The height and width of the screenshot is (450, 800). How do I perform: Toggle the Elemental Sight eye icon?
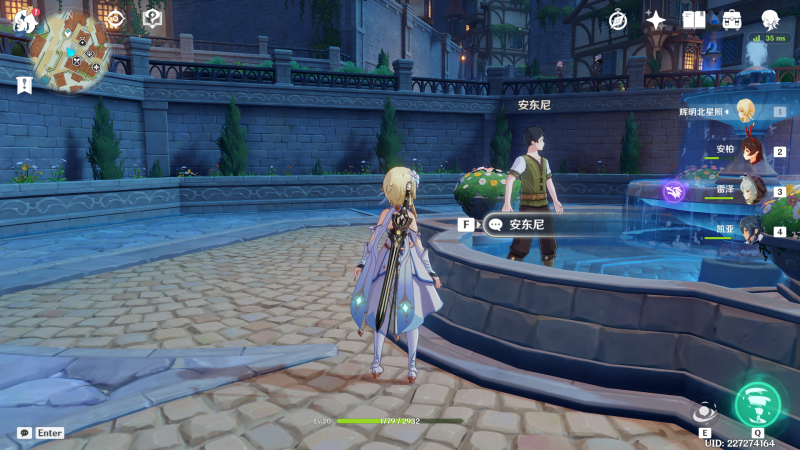(x=115, y=18)
